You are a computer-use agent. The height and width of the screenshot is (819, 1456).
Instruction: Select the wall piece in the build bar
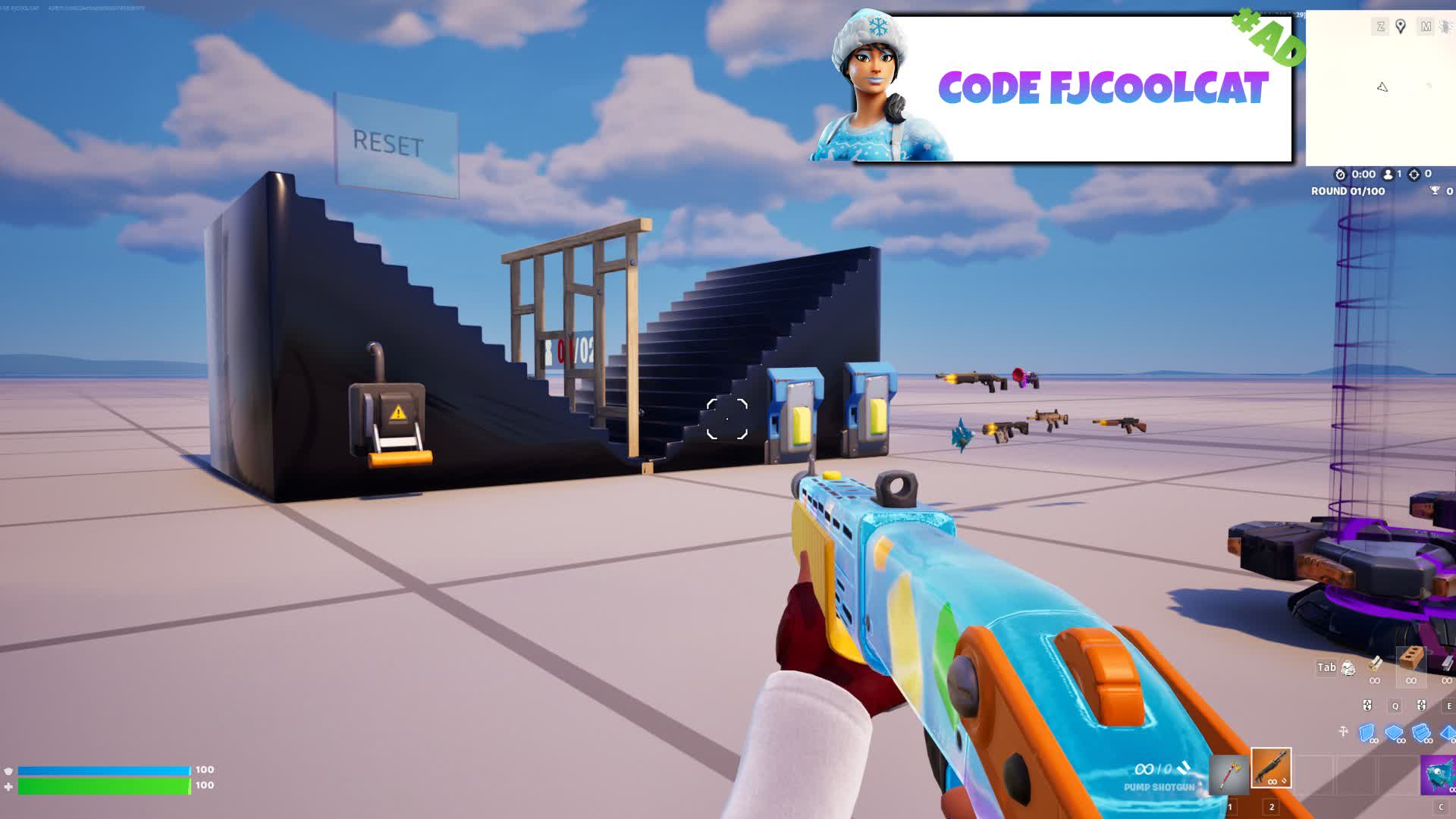pyautogui.click(x=1367, y=732)
